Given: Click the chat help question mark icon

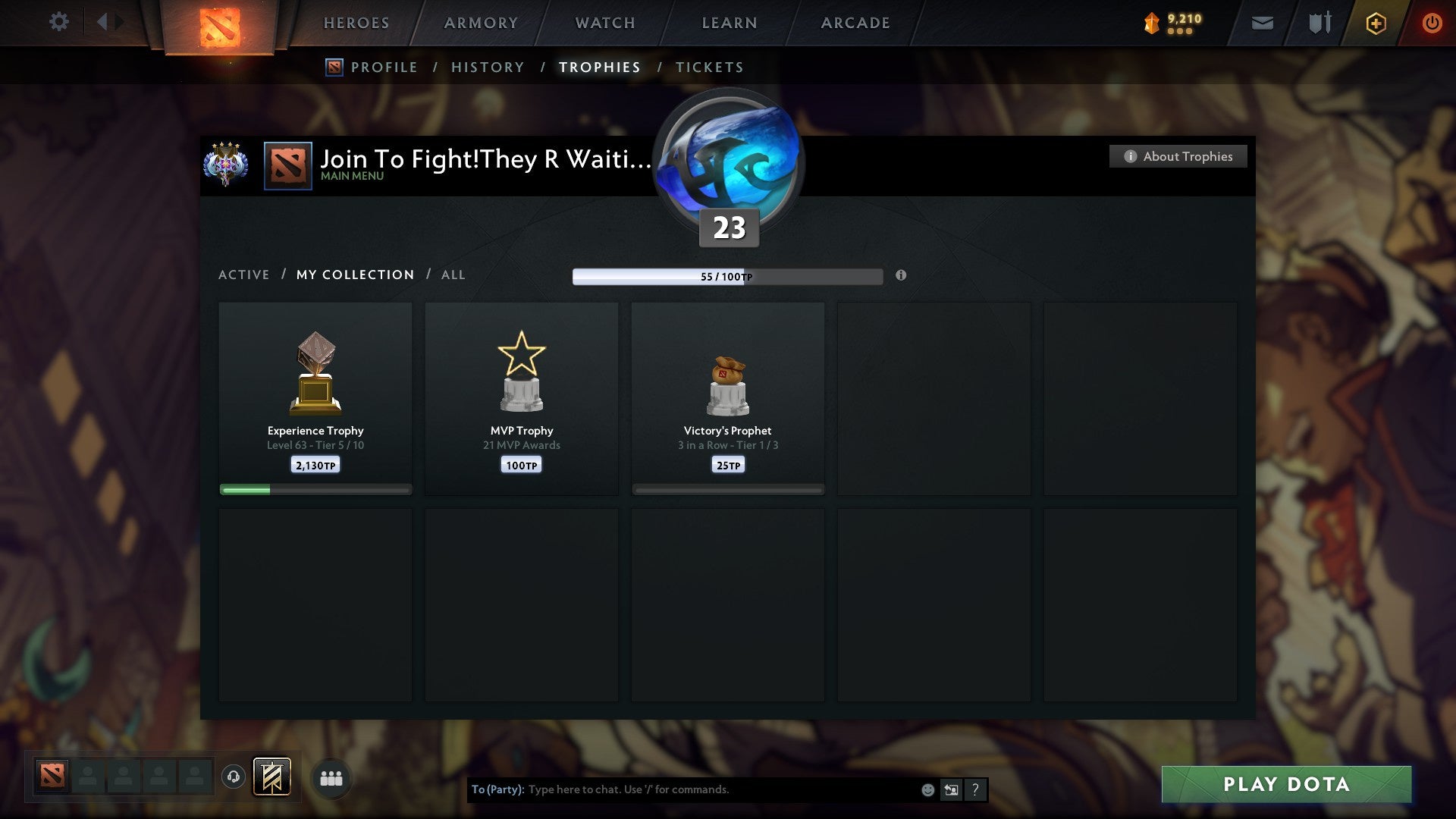Looking at the screenshot, I should (975, 789).
